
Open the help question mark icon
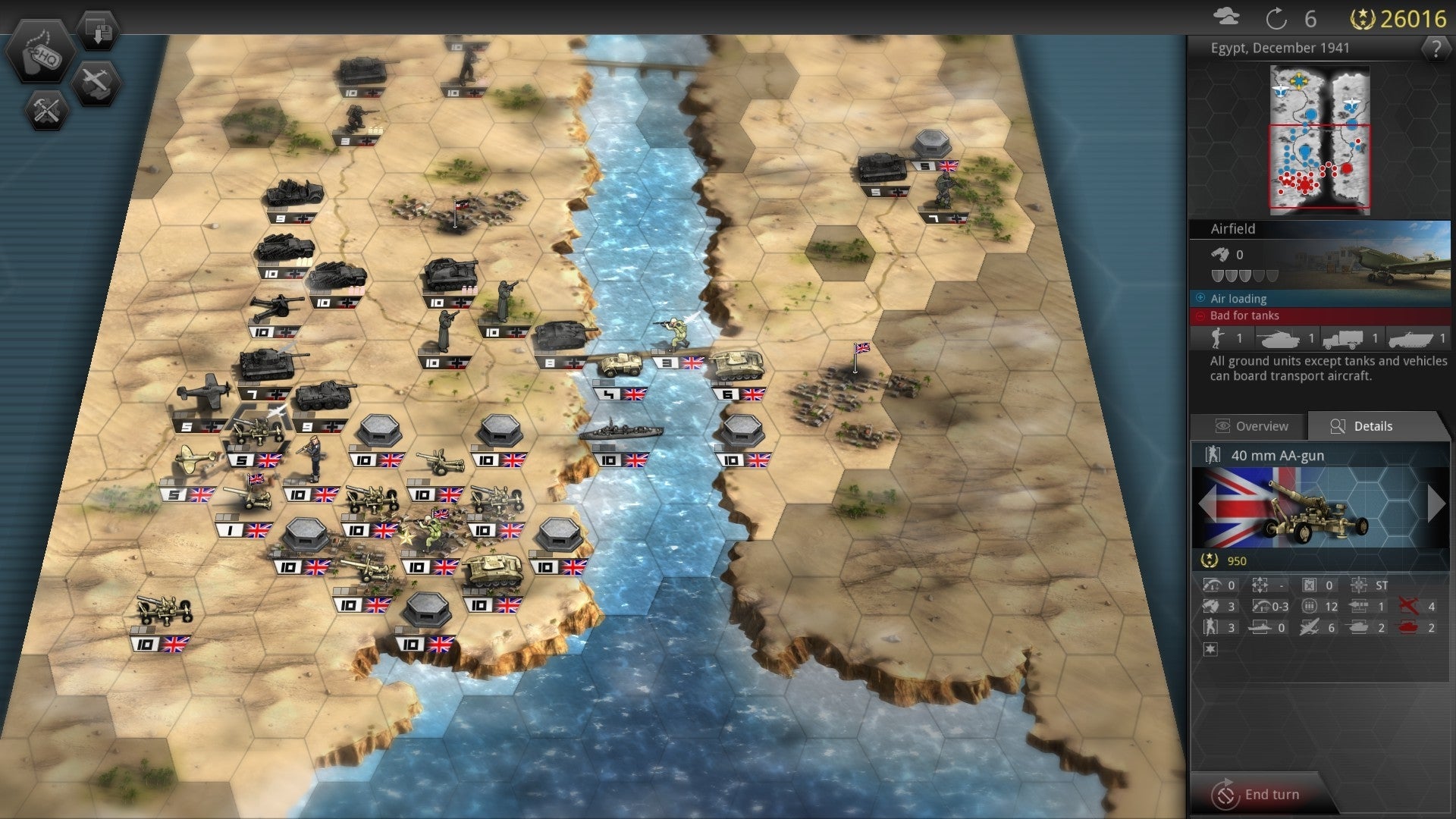pos(1437,49)
